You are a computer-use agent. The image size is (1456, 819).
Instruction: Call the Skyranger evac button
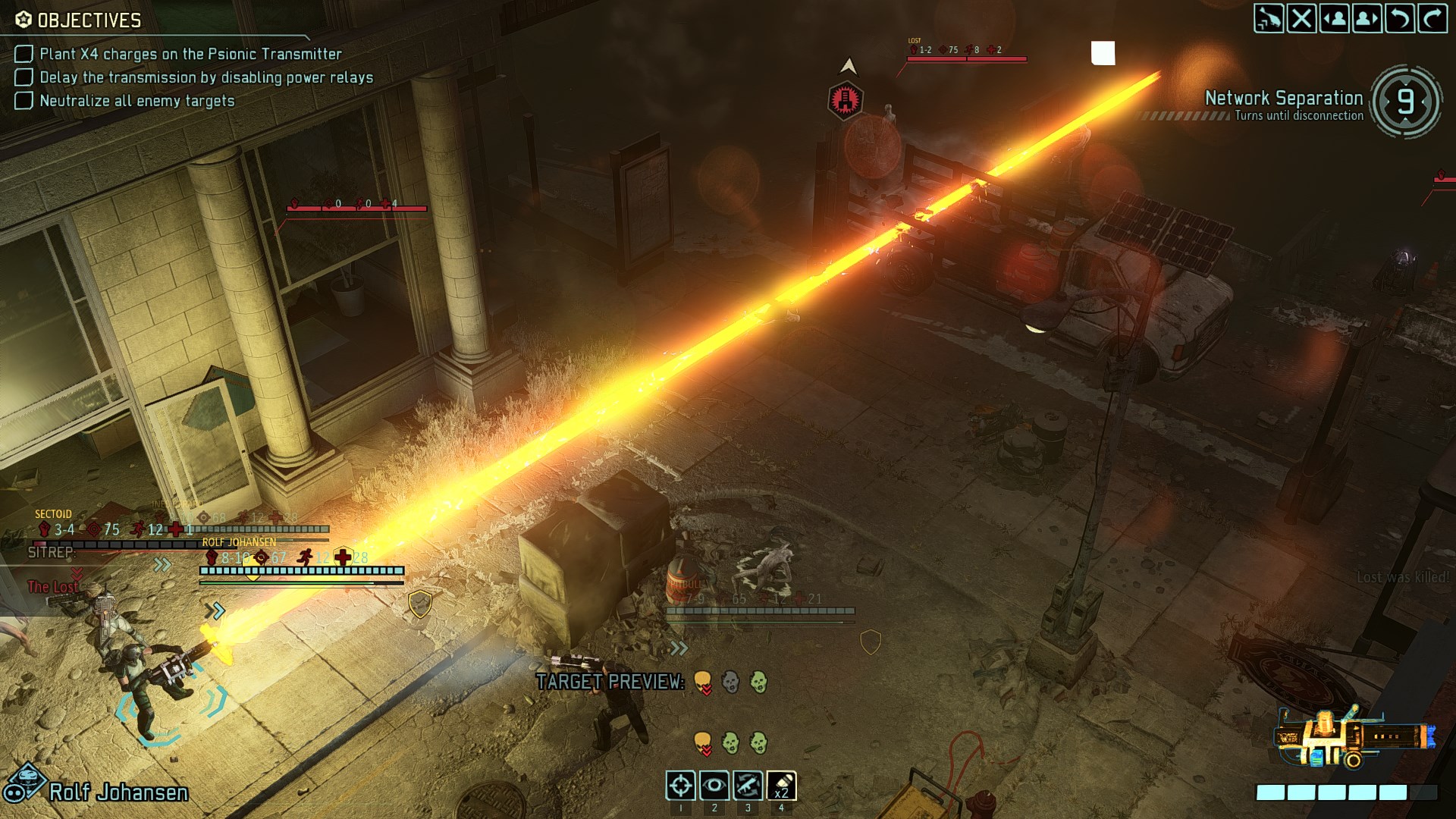point(1268,18)
